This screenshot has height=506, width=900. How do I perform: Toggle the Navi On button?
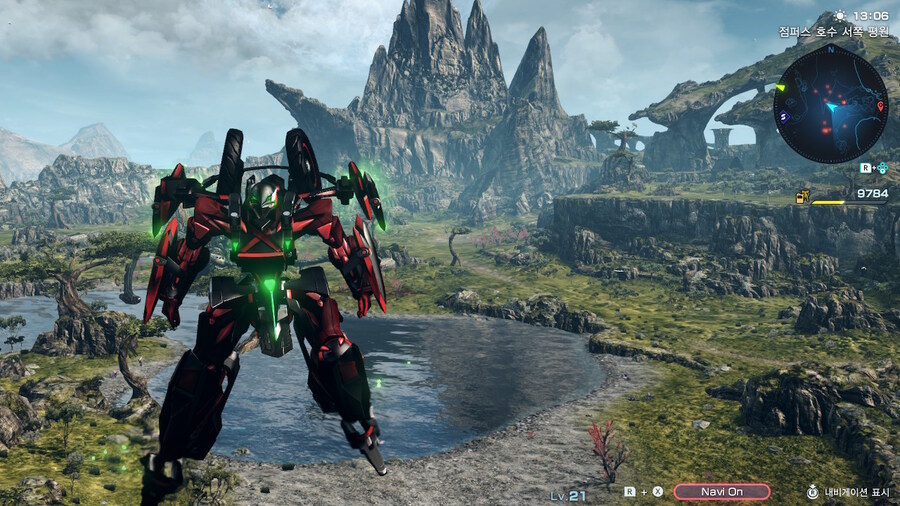[722, 492]
